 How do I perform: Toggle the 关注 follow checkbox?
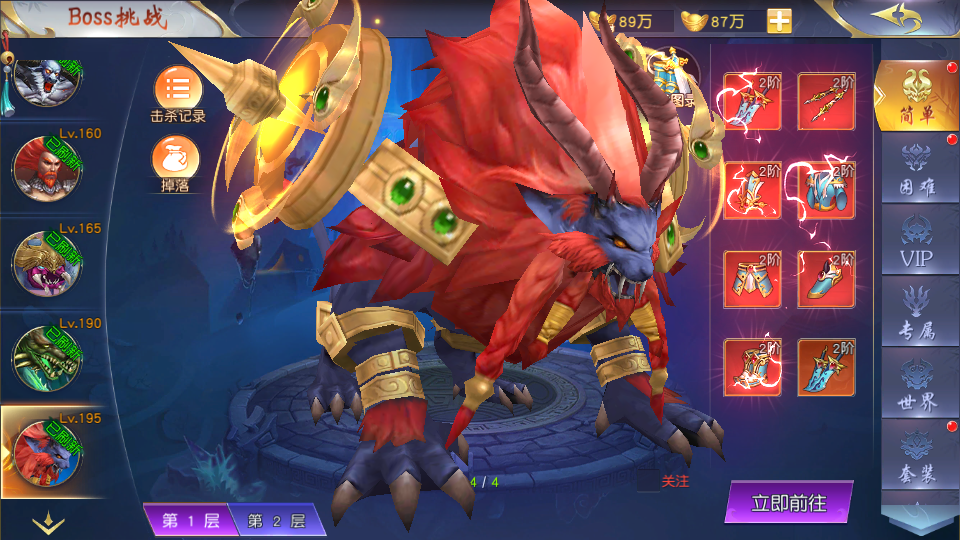648,481
